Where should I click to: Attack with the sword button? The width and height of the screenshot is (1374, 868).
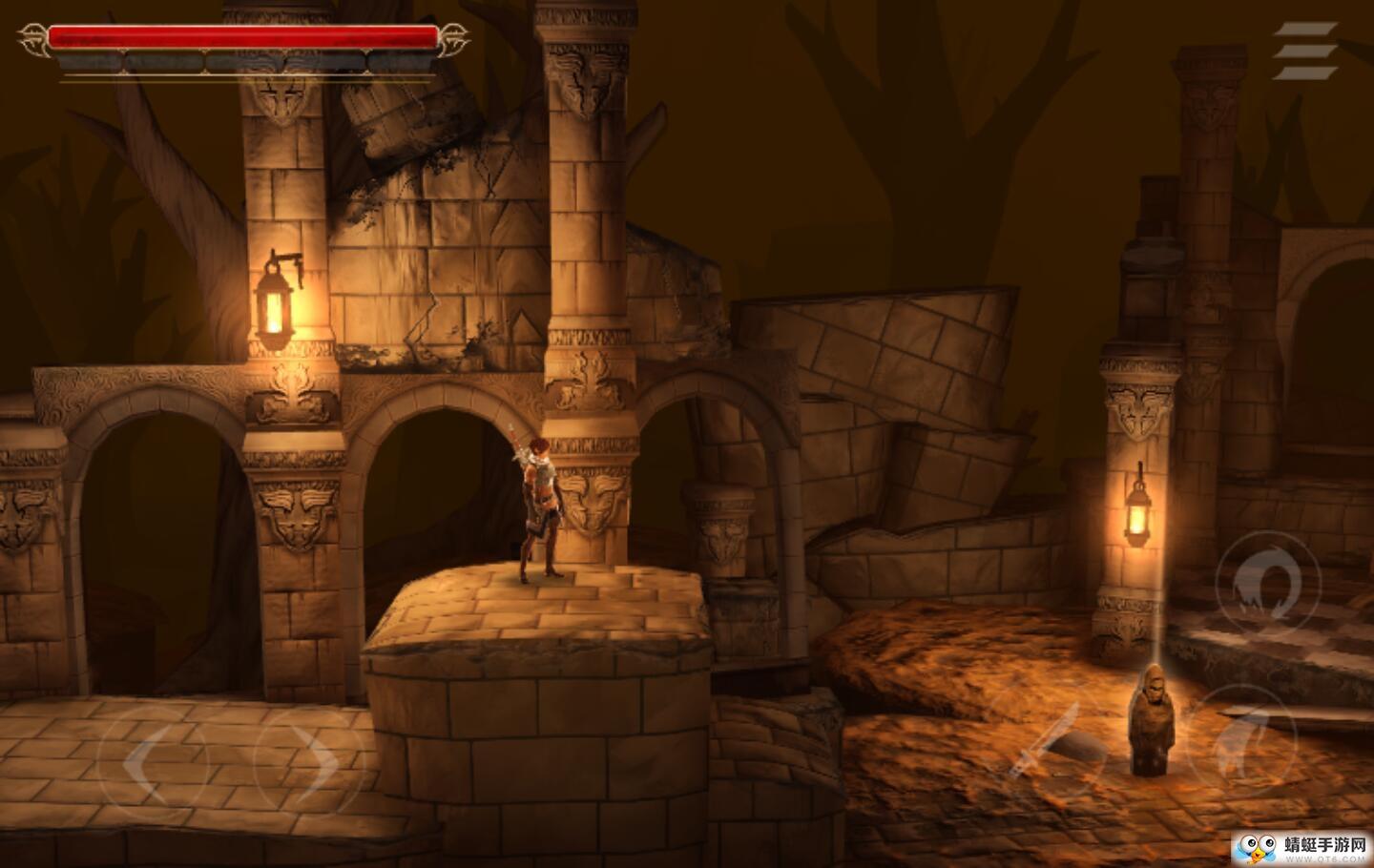pyautogui.click(x=1045, y=742)
